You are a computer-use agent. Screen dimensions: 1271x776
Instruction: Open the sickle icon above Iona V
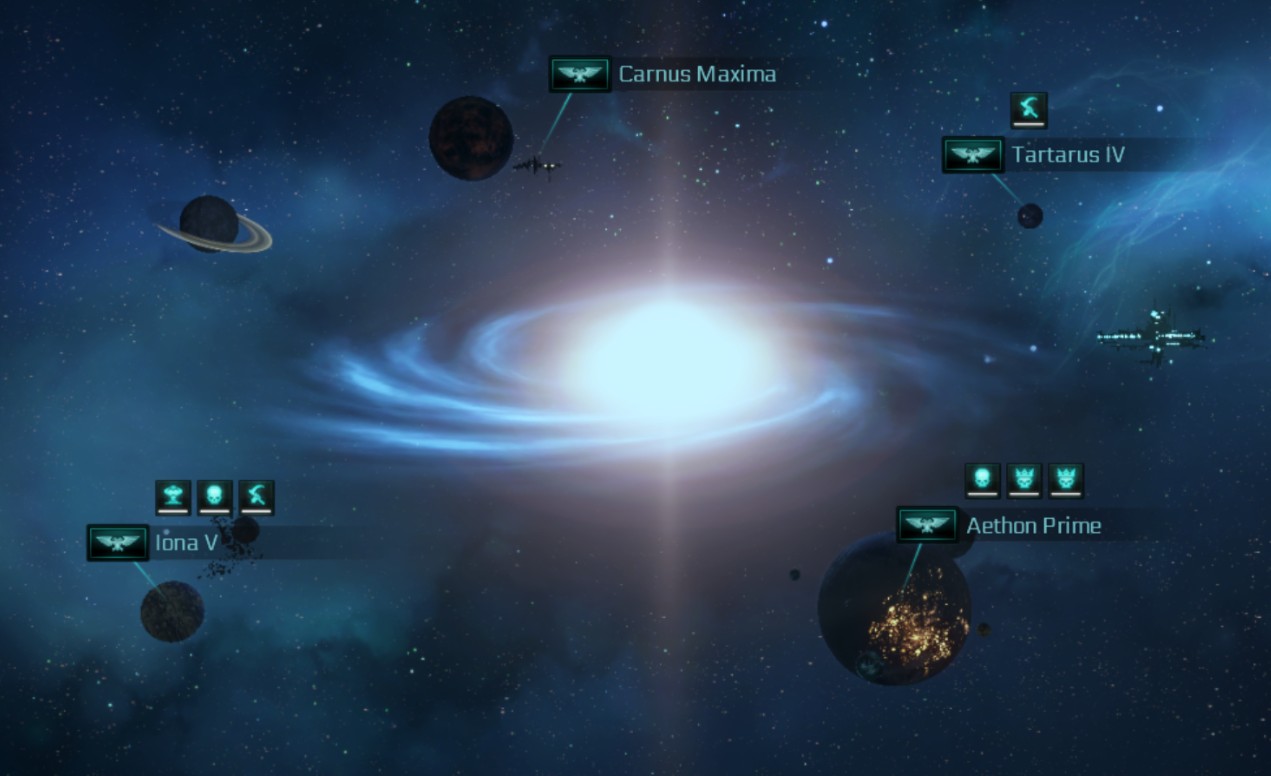tap(256, 496)
